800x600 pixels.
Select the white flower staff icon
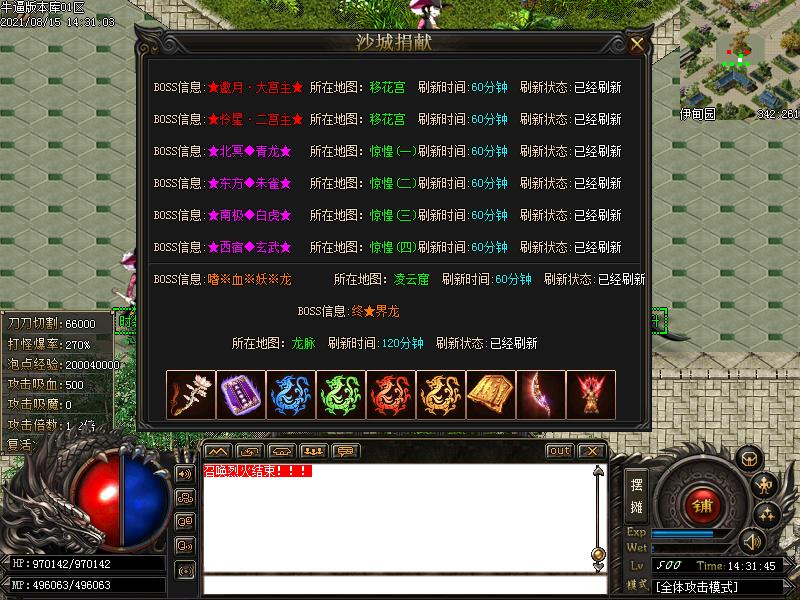click(x=191, y=395)
